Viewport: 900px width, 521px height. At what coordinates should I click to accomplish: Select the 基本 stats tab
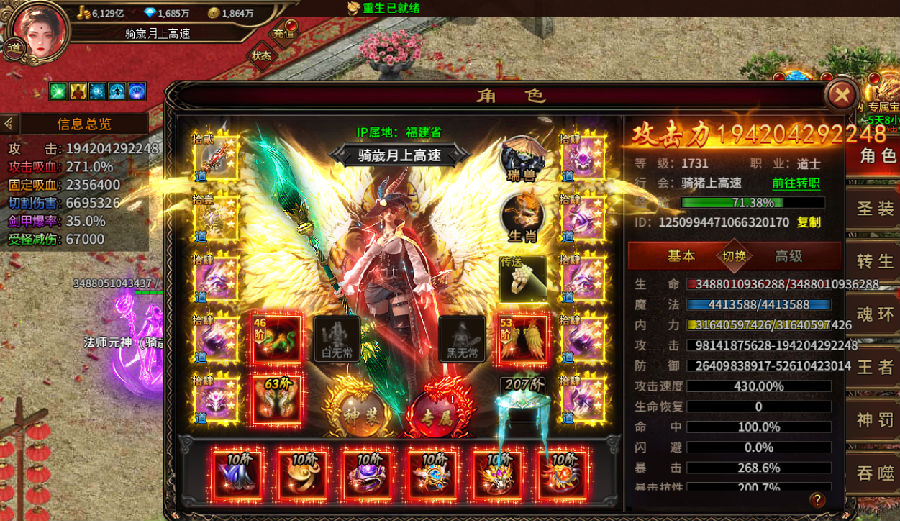pos(681,256)
